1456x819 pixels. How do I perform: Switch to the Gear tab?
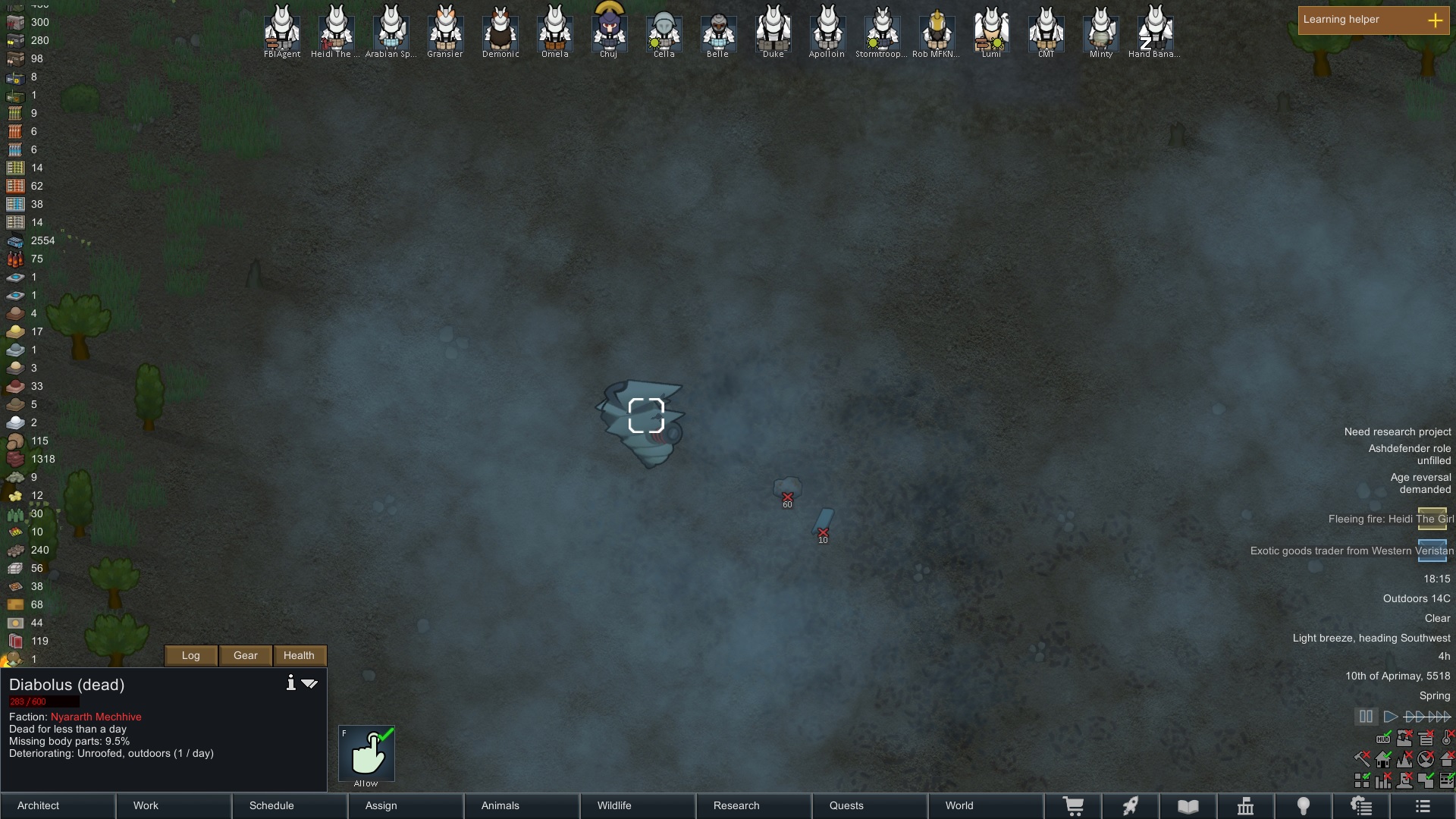(246, 655)
